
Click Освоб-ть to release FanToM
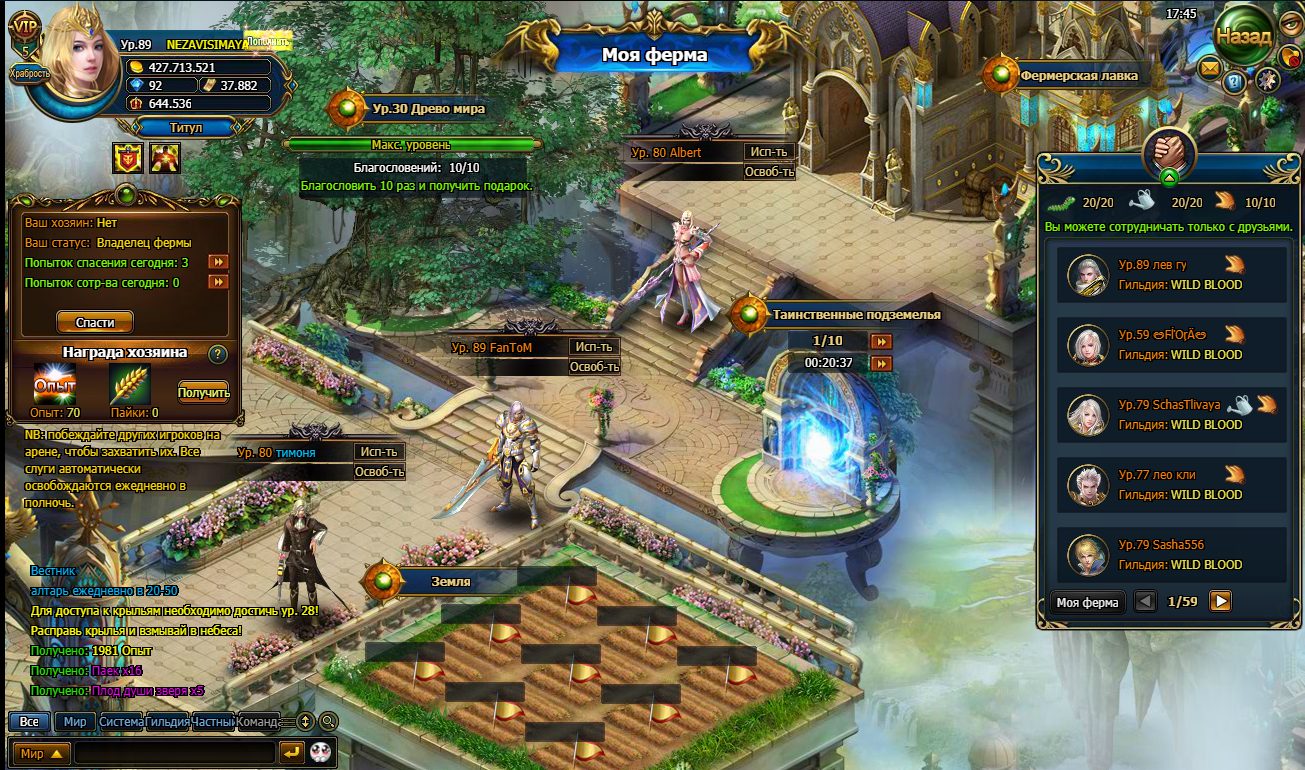tap(594, 367)
